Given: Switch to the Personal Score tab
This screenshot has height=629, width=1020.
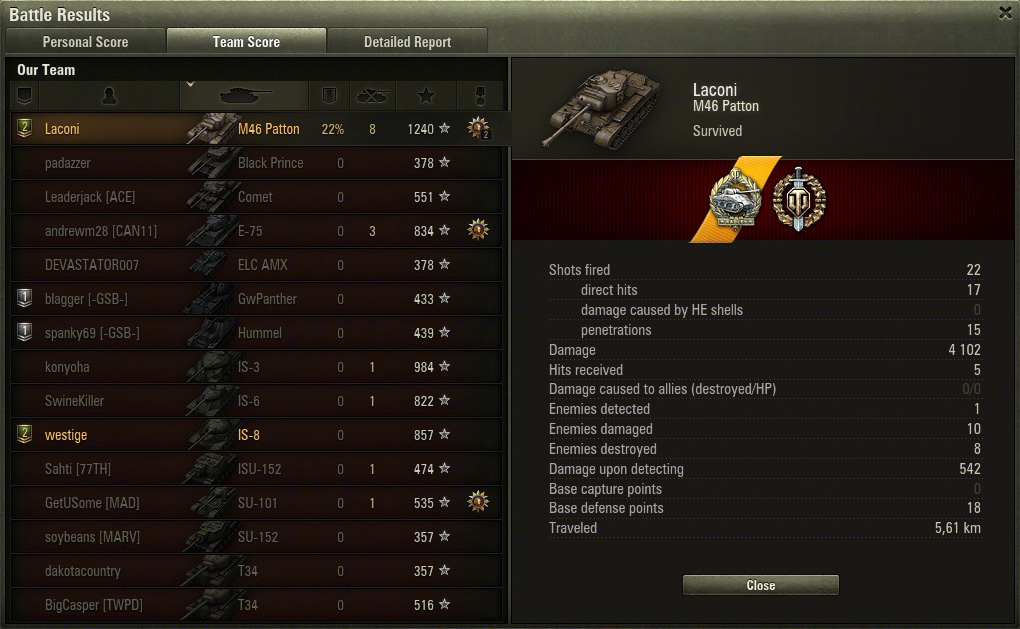Looking at the screenshot, I should coord(85,42).
